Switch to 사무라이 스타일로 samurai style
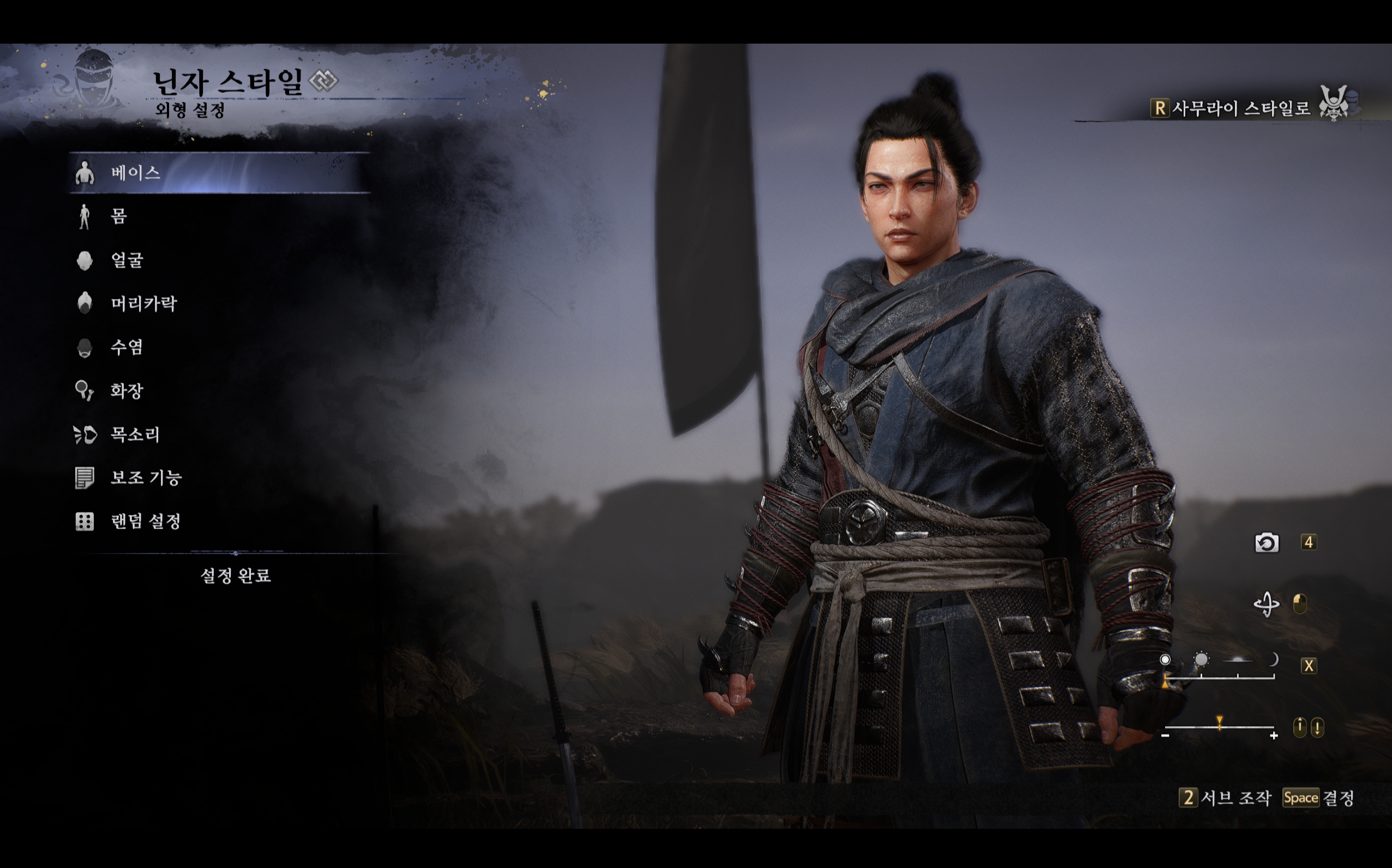 (1240, 108)
